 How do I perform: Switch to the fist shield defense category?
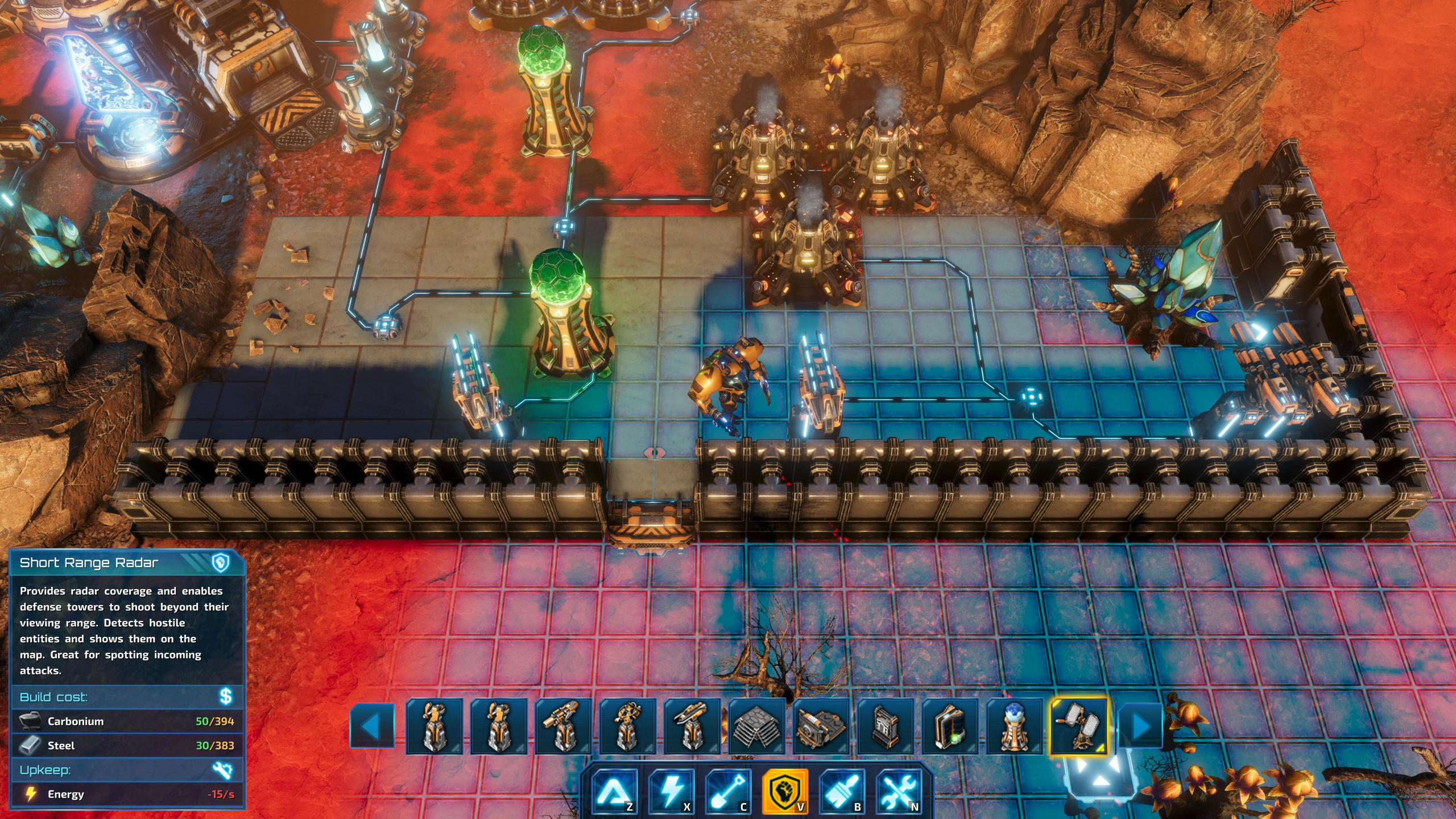point(785,791)
